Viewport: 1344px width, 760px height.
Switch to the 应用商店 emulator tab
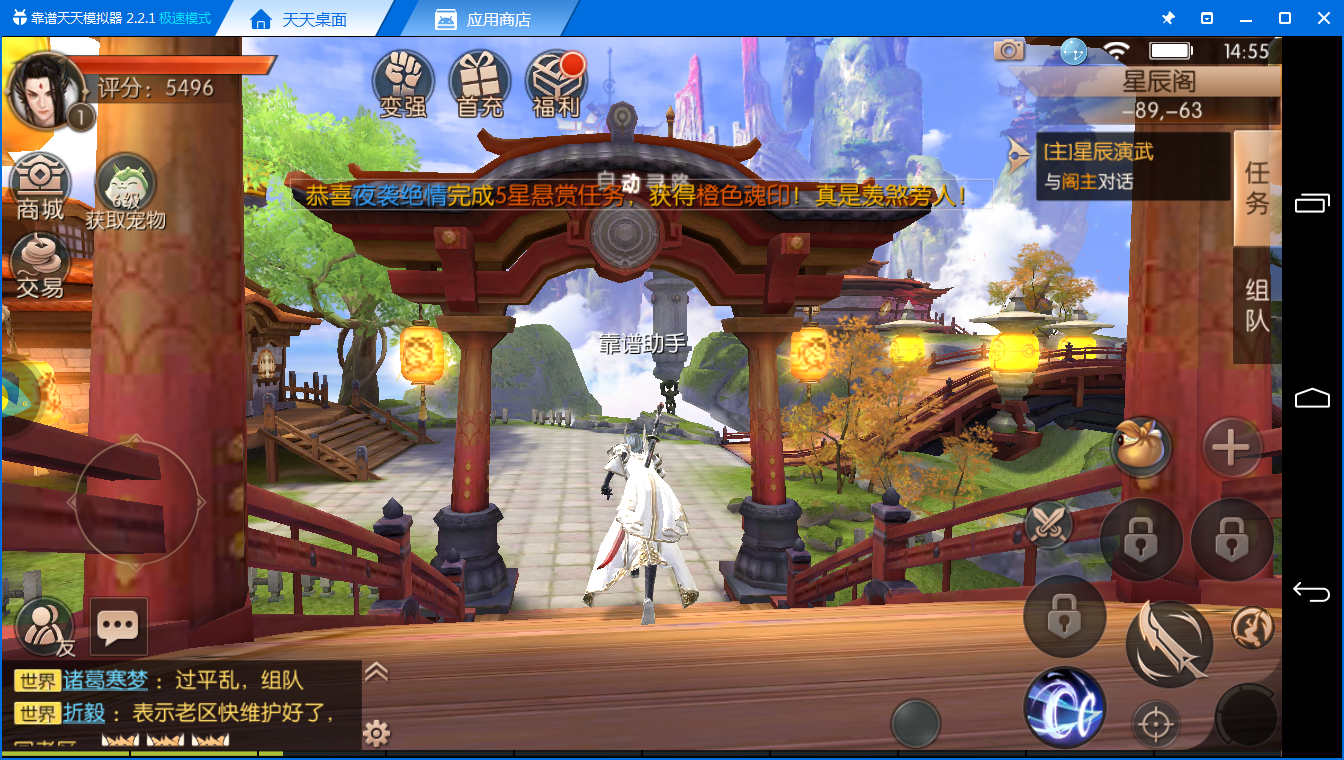(x=484, y=19)
